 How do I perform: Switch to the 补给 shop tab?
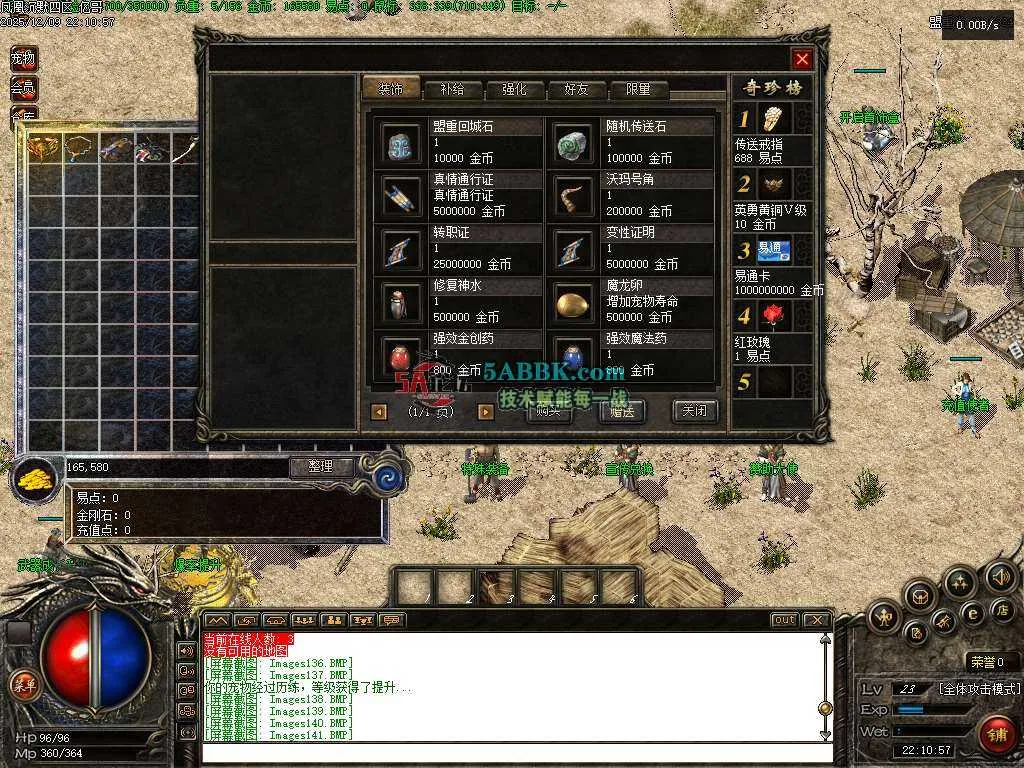point(451,89)
